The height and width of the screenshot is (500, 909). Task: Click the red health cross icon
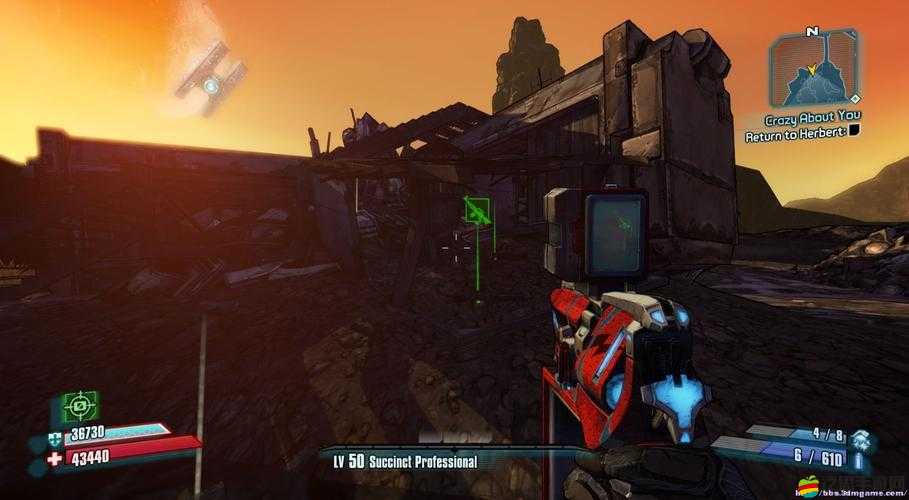coord(53,458)
